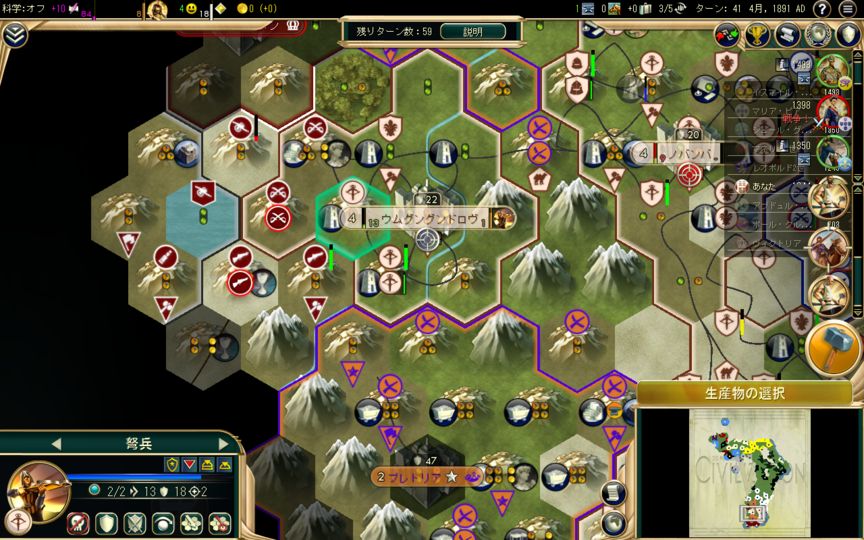This screenshot has height=540, width=864.
Task: Open the main game menu
Action: 846,9
